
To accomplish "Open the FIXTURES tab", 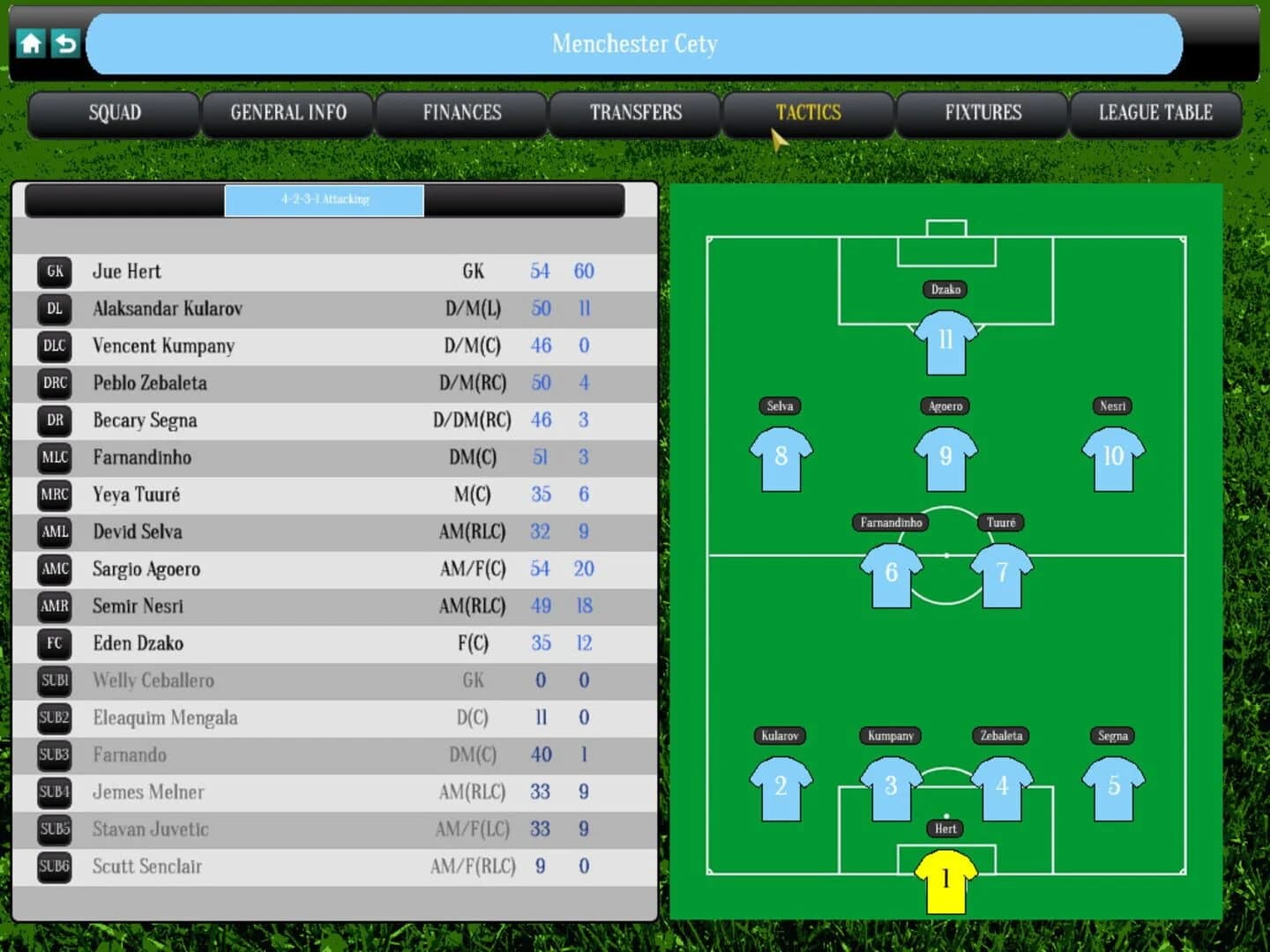I will 982,113.
